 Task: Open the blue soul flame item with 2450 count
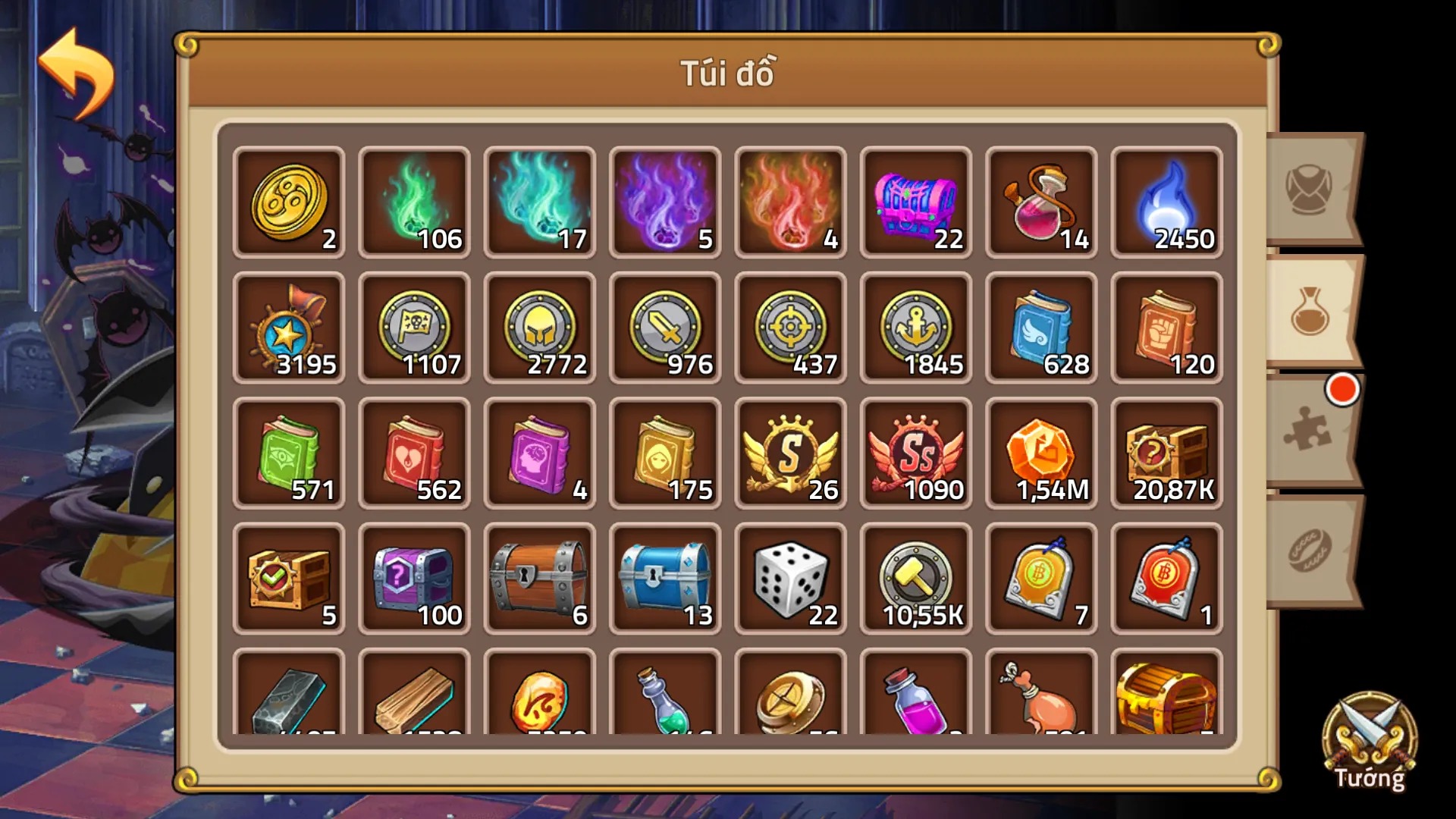(x=1166, y=203)
